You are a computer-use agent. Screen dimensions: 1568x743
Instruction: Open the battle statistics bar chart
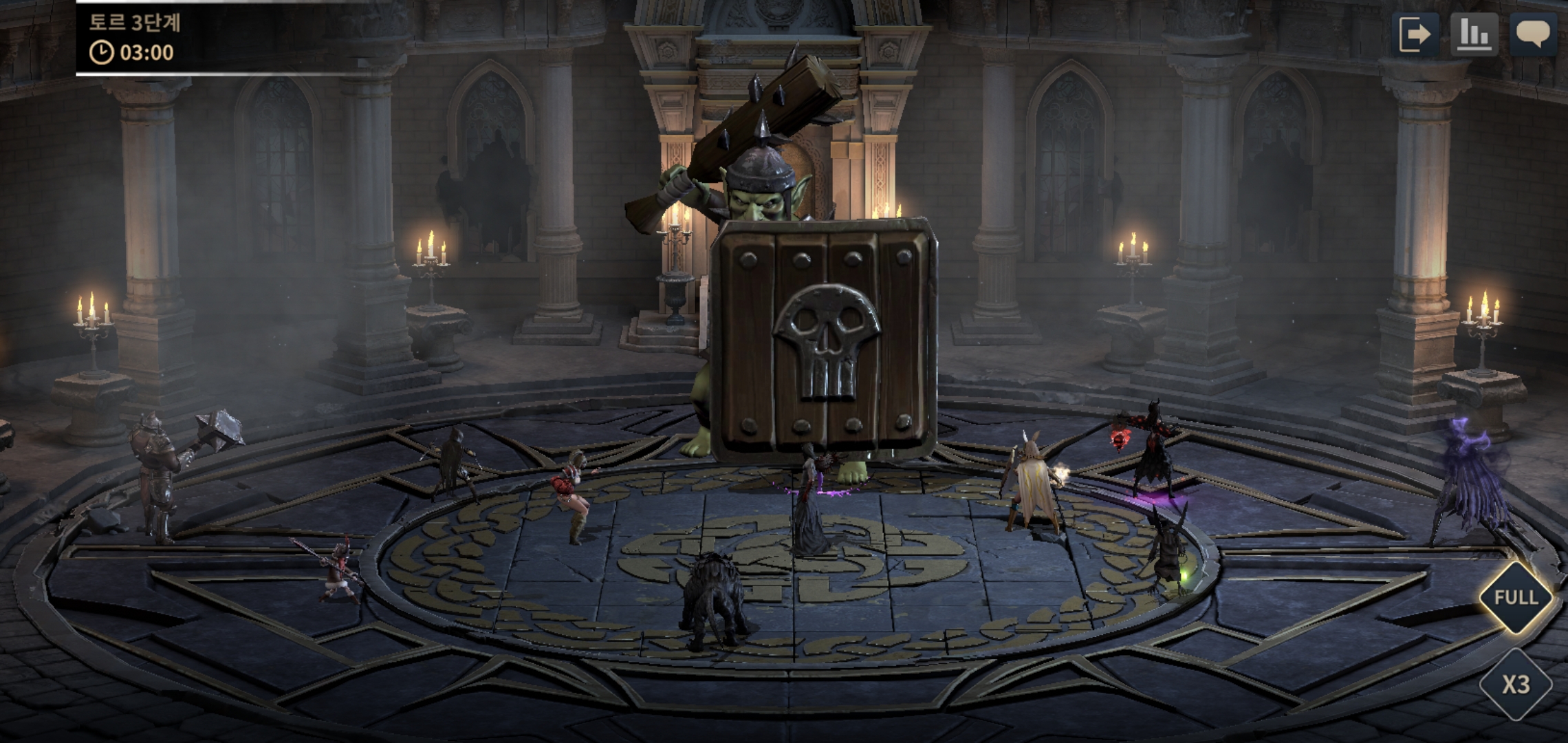pyautogui.click(x=1474, y=34)
